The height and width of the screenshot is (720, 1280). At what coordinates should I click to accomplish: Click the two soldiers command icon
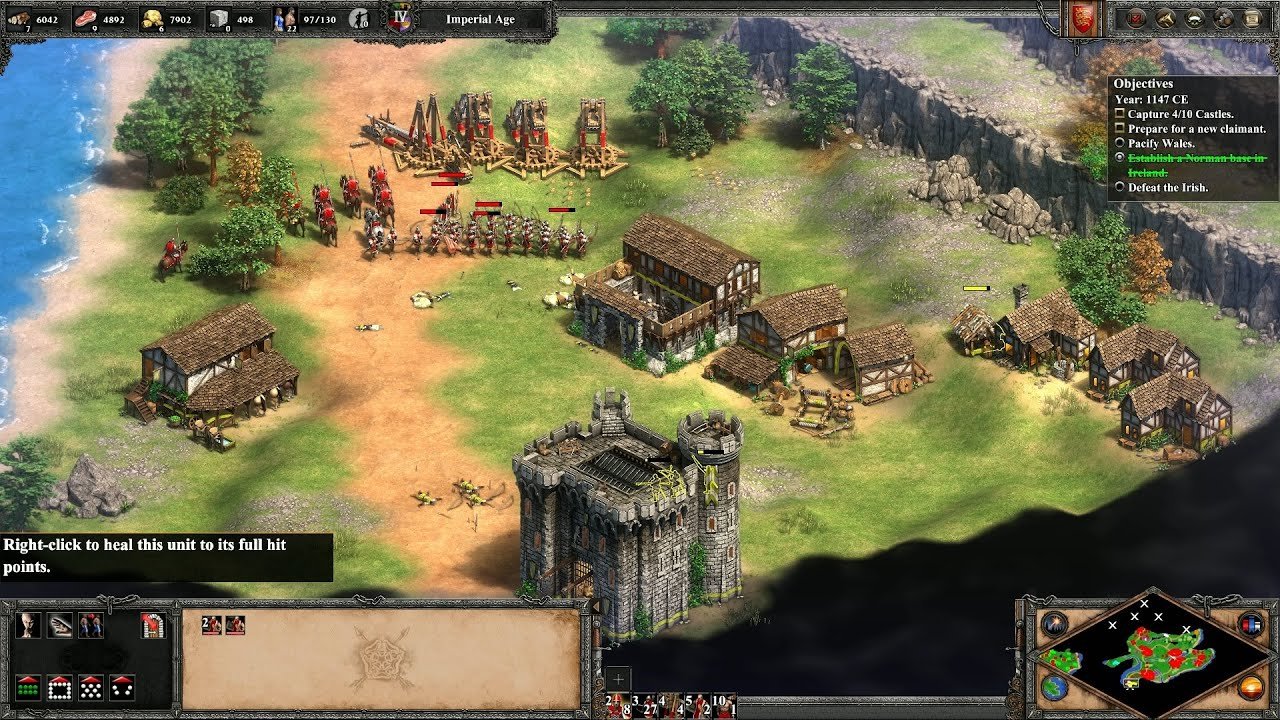click(91, 625)
